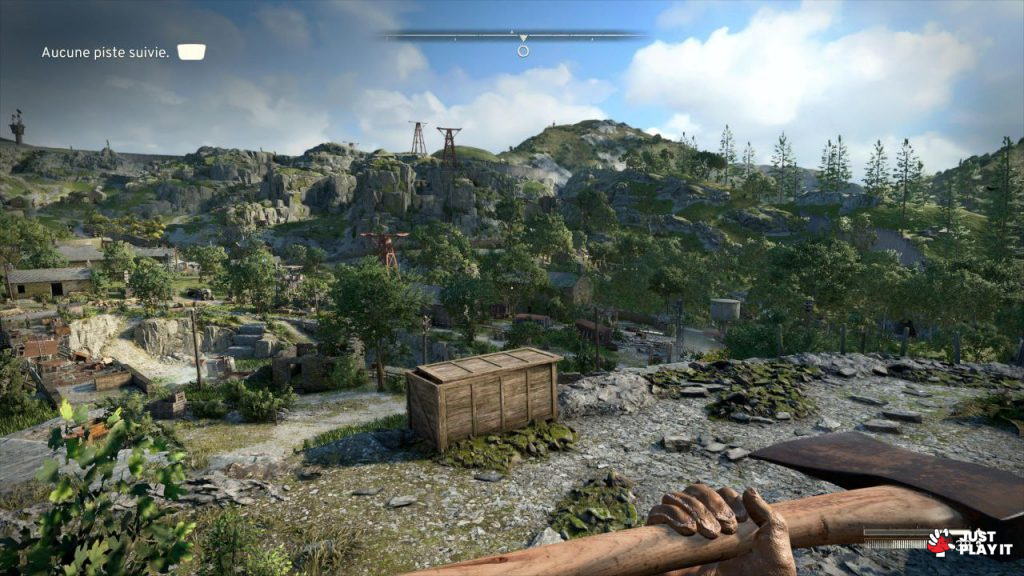This screenshot has width=1024, height=576.
Task: Click the compass bar heading strip
Action: [515, 36]
